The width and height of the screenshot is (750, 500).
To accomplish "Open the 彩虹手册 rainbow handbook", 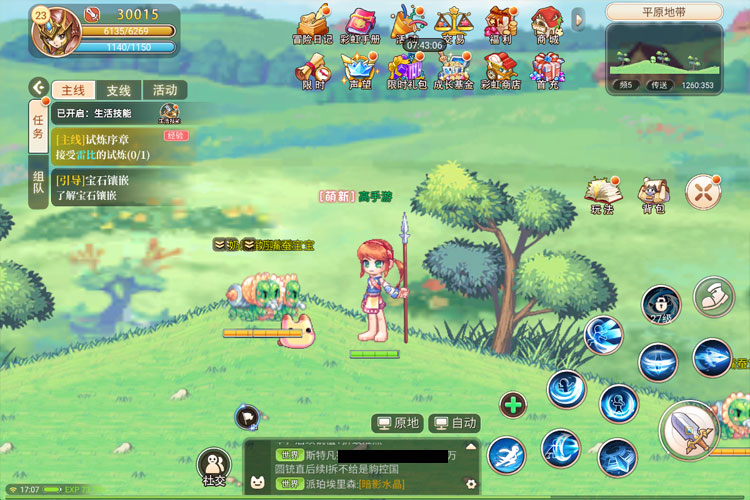I will pyautogui.click(x=360, y=24).
